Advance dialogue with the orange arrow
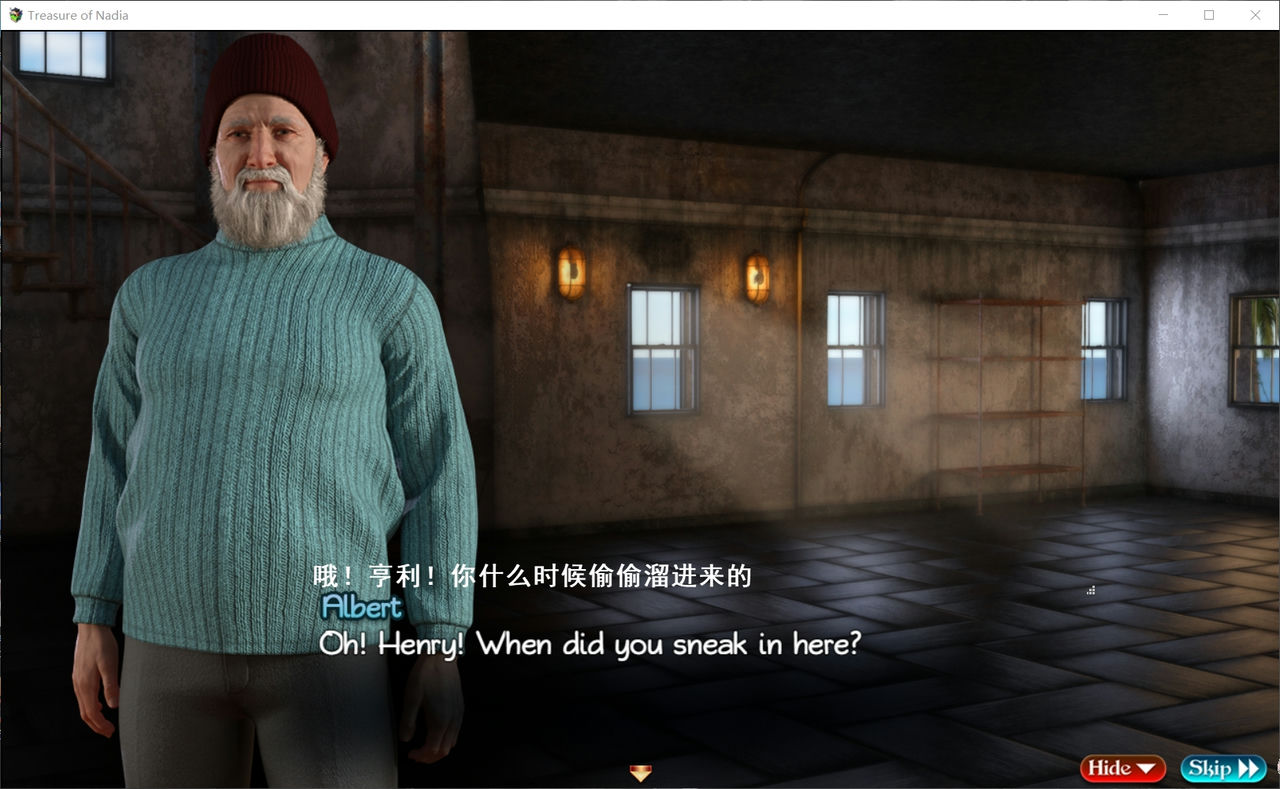The image size is (1280, 789). 640,772
